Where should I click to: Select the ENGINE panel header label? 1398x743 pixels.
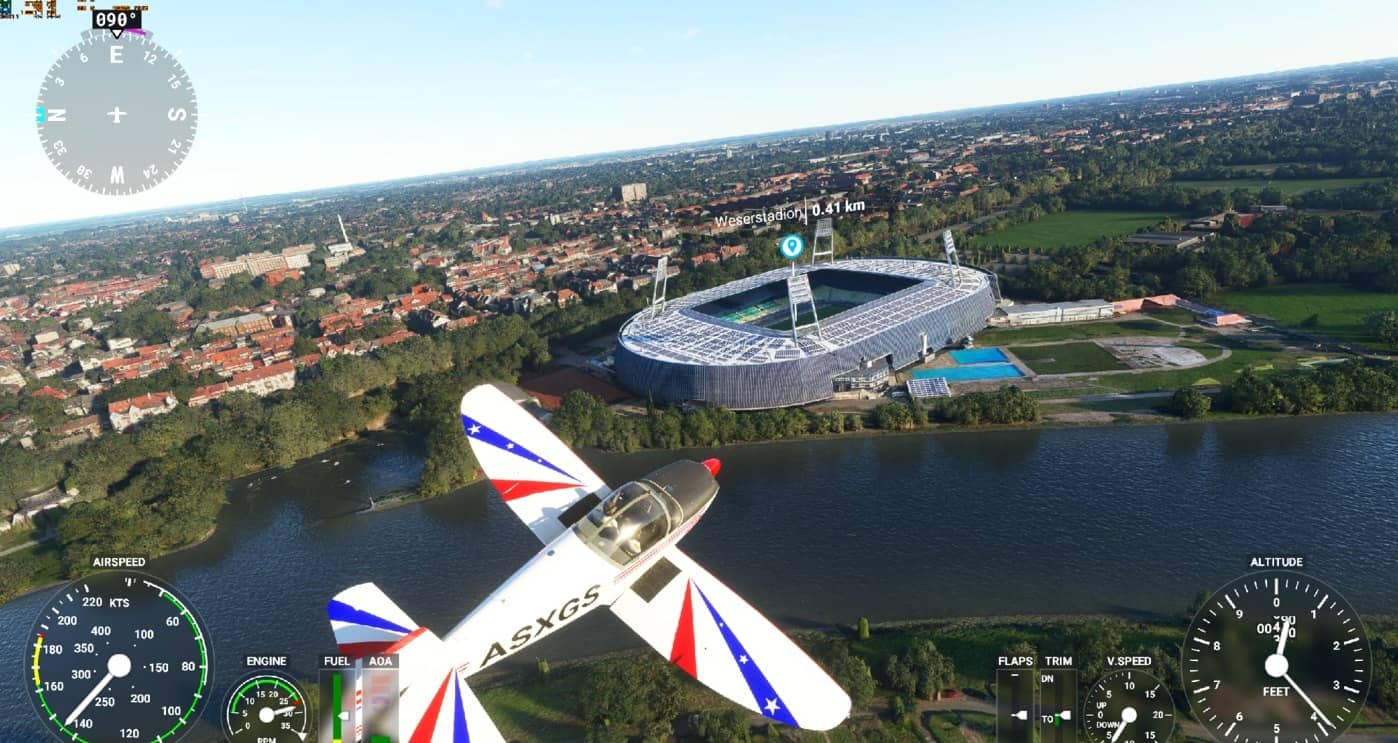(265, 661)
